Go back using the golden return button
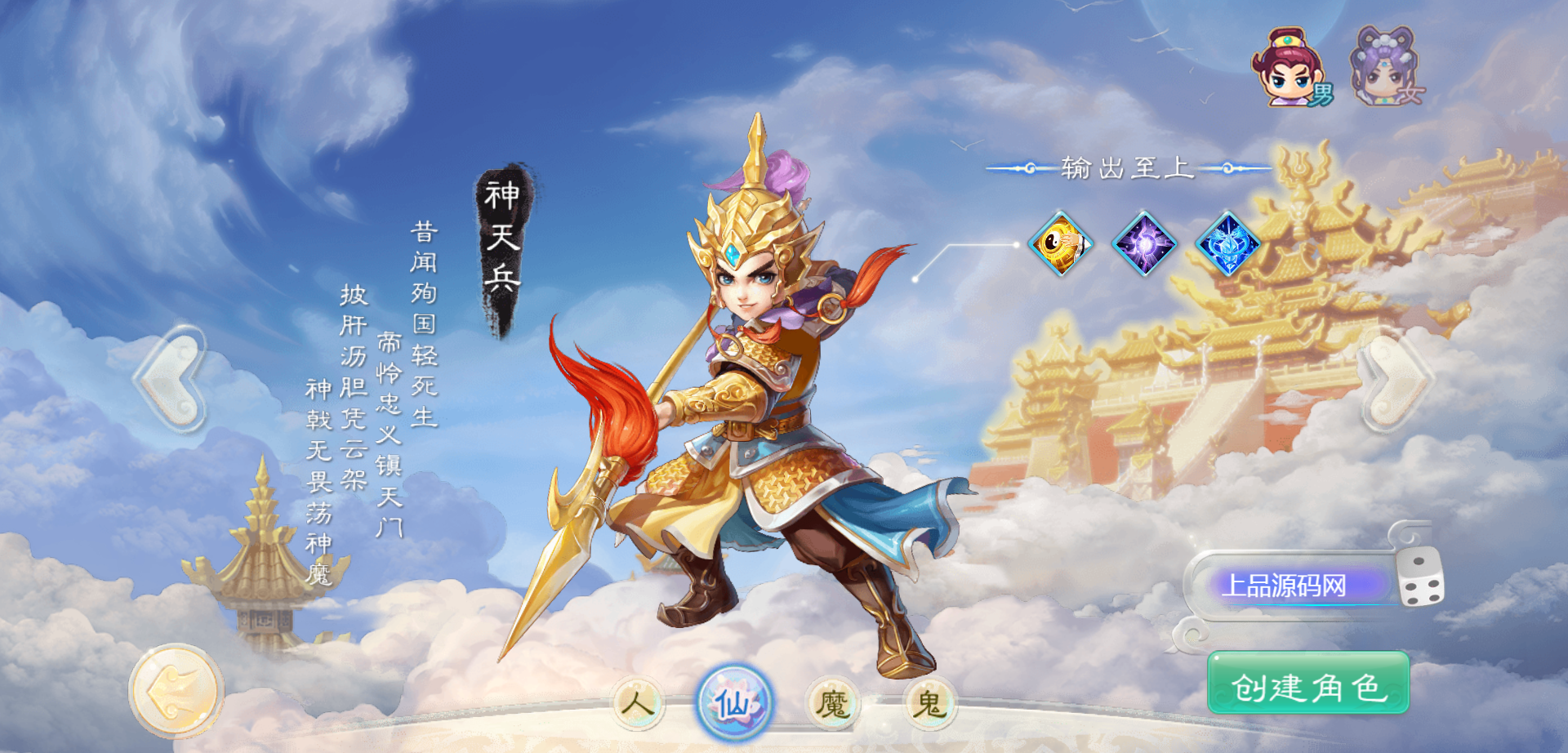Image resolution: width=1568 pixels, height=753 pixels. click(x=176, y=691)
